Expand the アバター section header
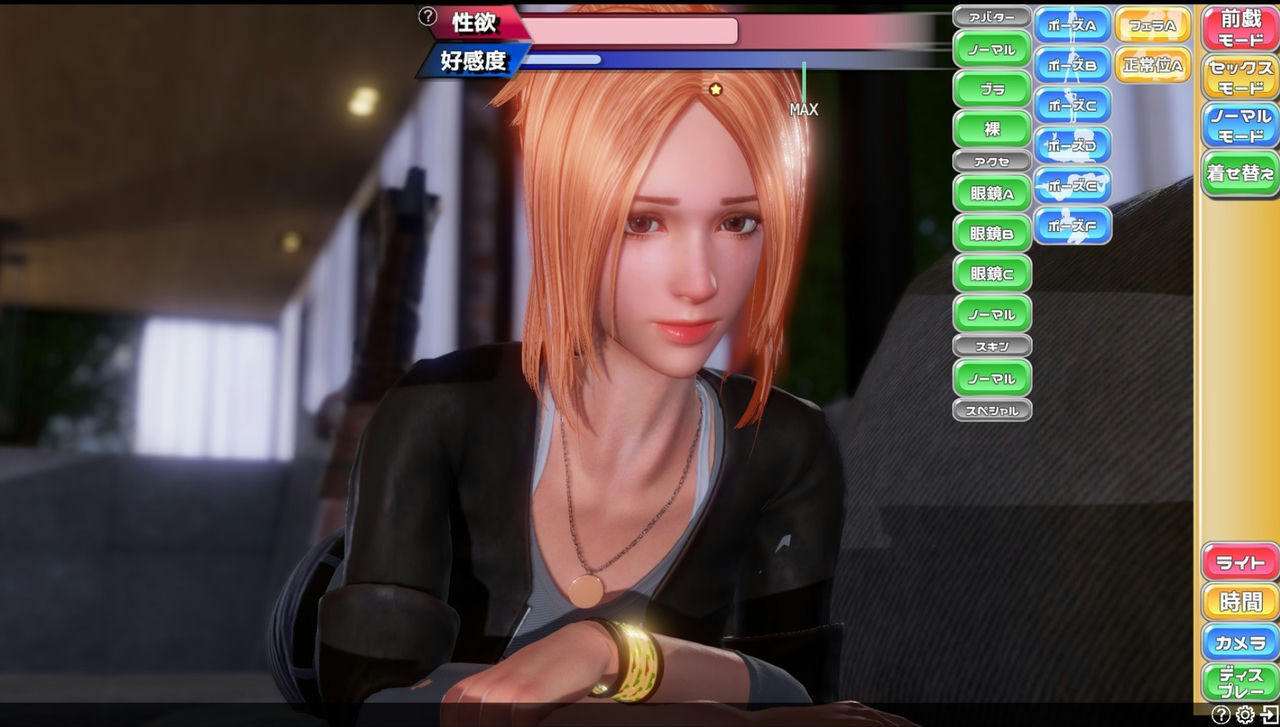 pos(991,15)
